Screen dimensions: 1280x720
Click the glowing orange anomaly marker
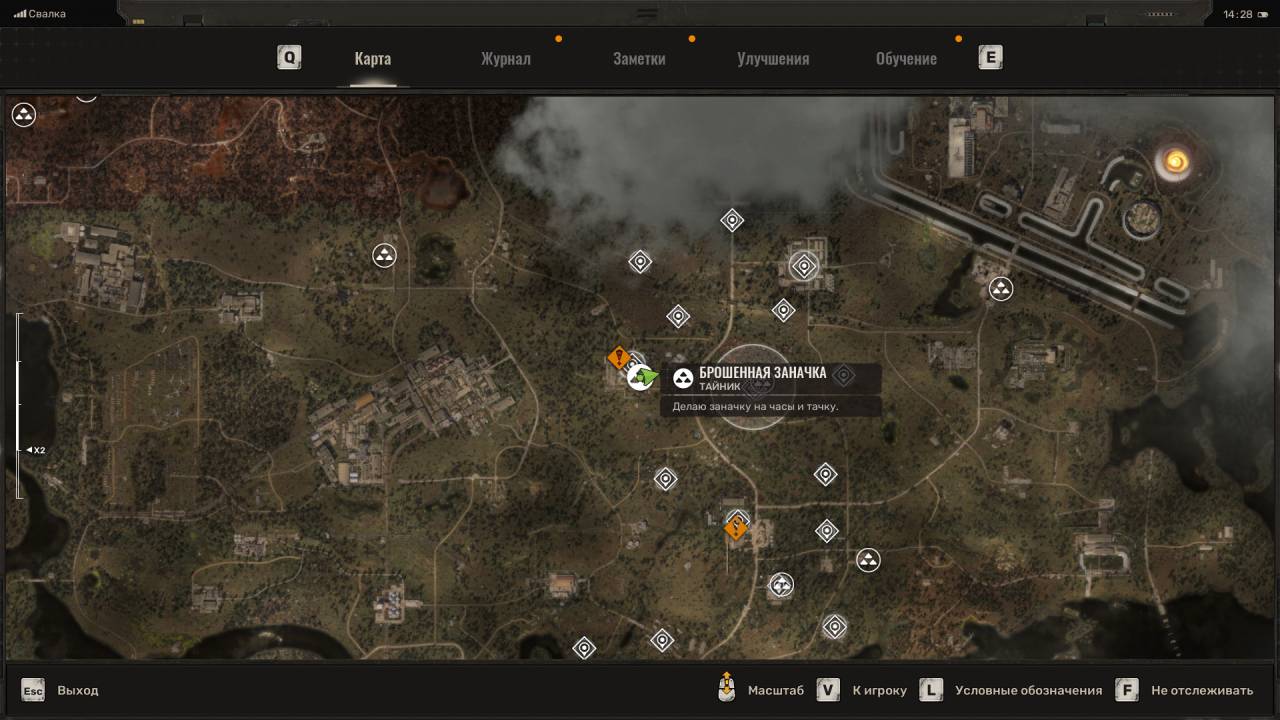[1173, 162]
